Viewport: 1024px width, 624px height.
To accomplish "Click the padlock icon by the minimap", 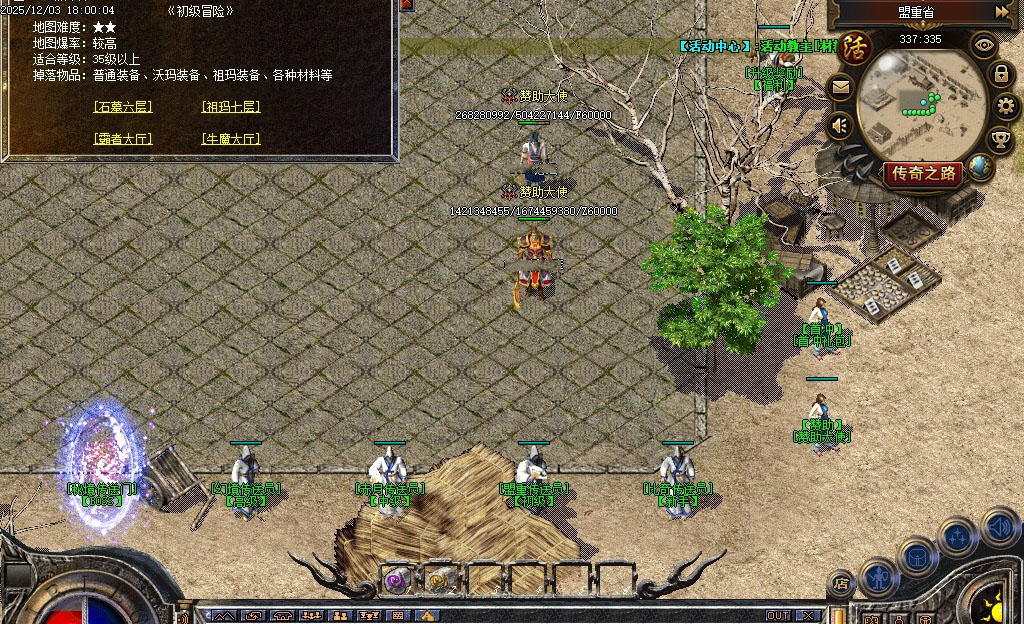I will [x=1001, y=73].
